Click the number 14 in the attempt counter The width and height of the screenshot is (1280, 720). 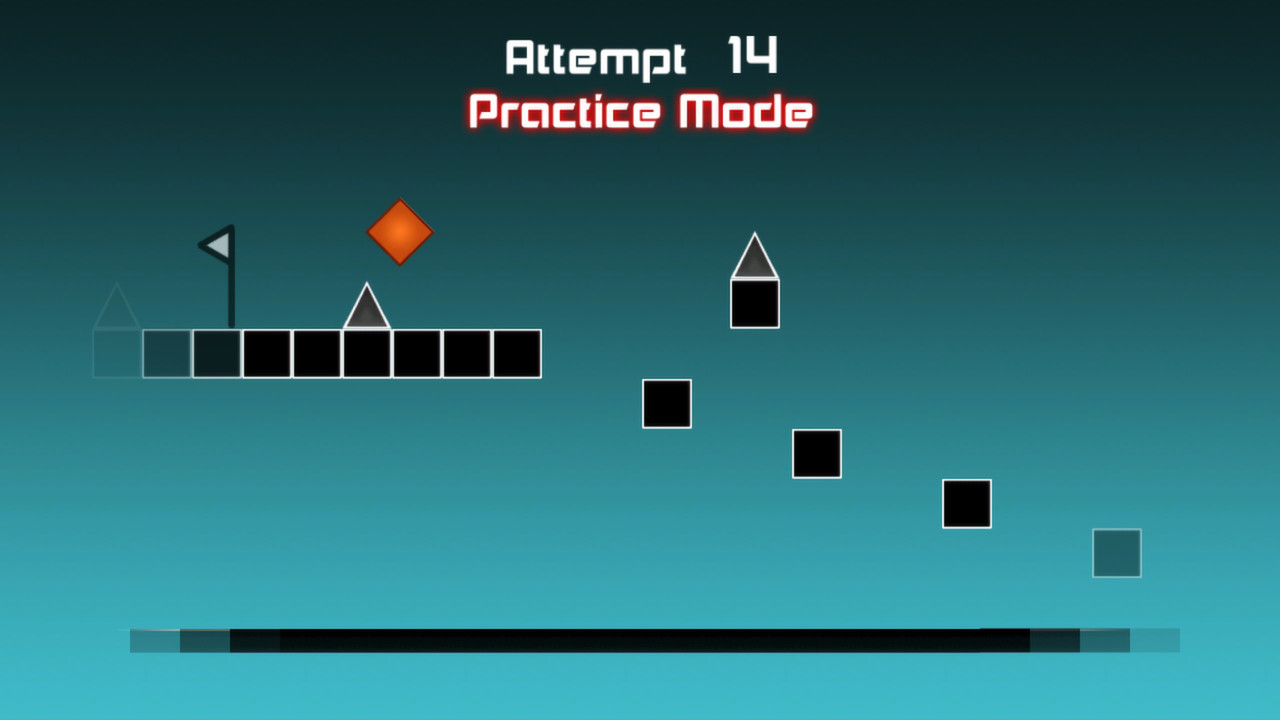752,57
